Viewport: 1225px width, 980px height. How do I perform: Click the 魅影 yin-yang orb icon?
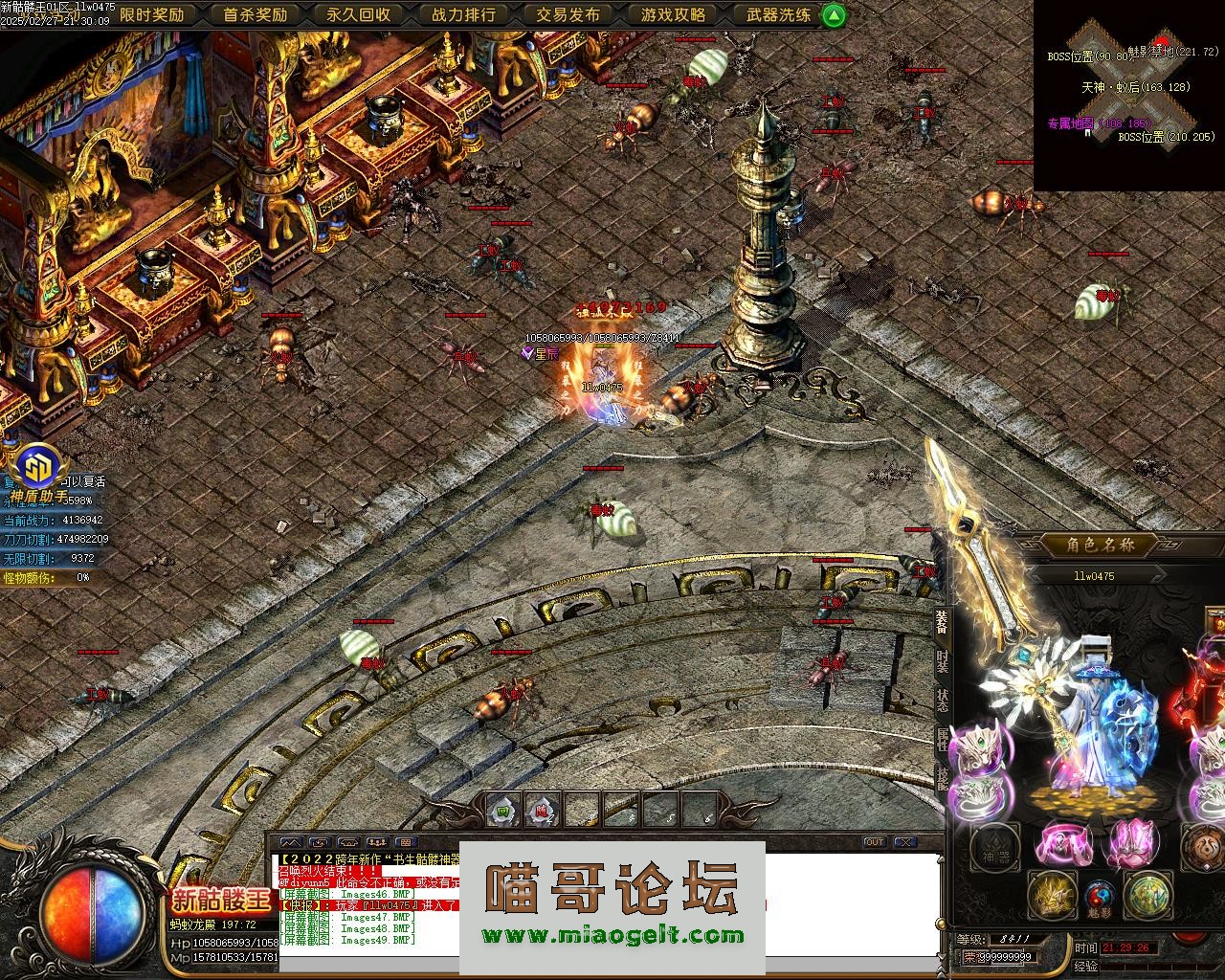(x=1100, y=896)
